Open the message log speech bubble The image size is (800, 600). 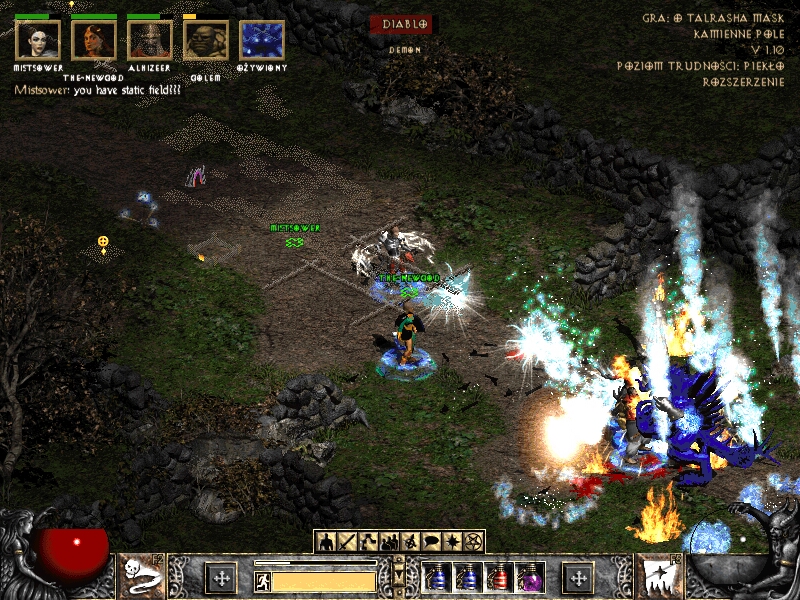click(431, 542)
